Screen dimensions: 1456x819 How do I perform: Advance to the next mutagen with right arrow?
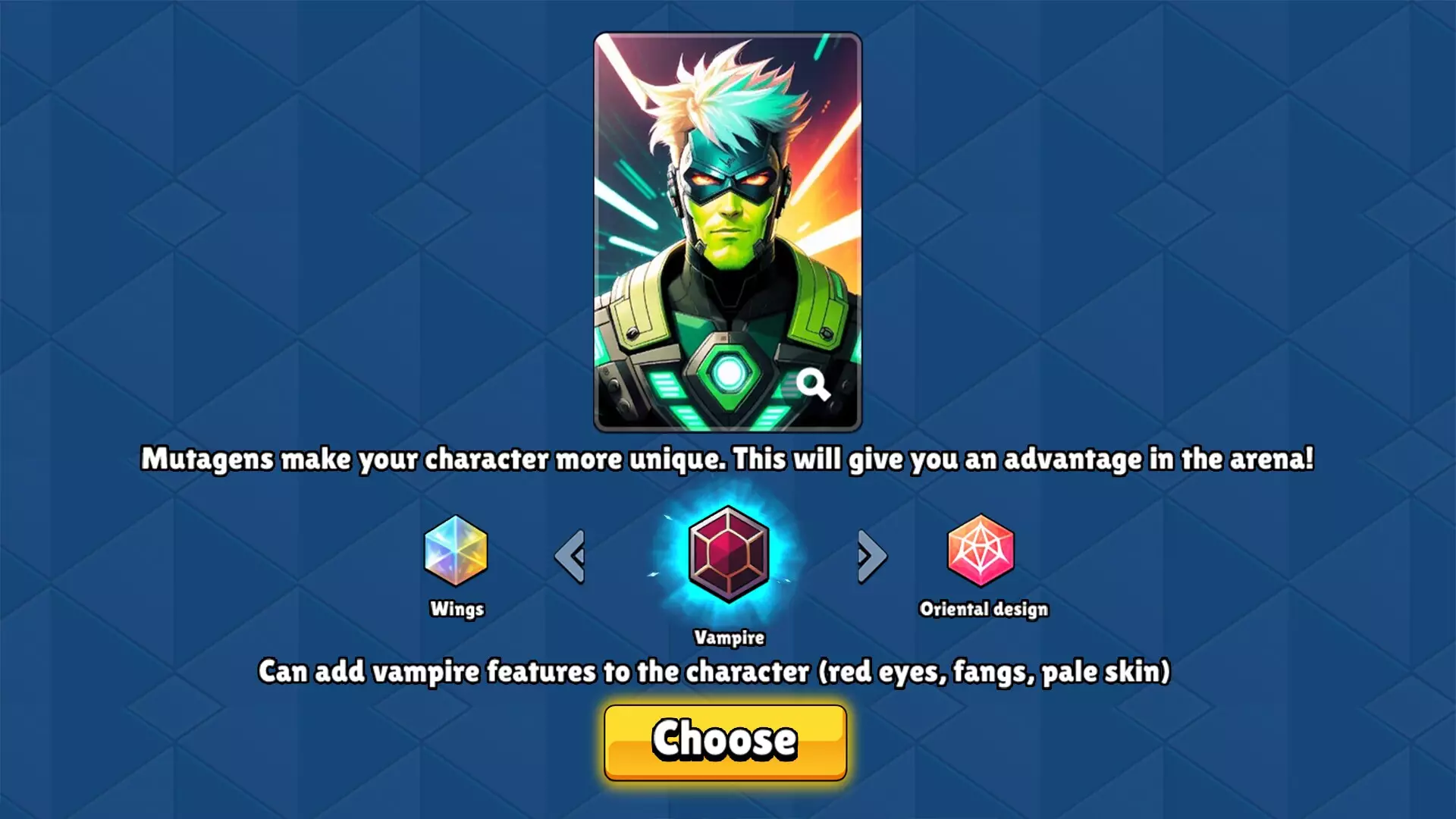pos(871,557)
